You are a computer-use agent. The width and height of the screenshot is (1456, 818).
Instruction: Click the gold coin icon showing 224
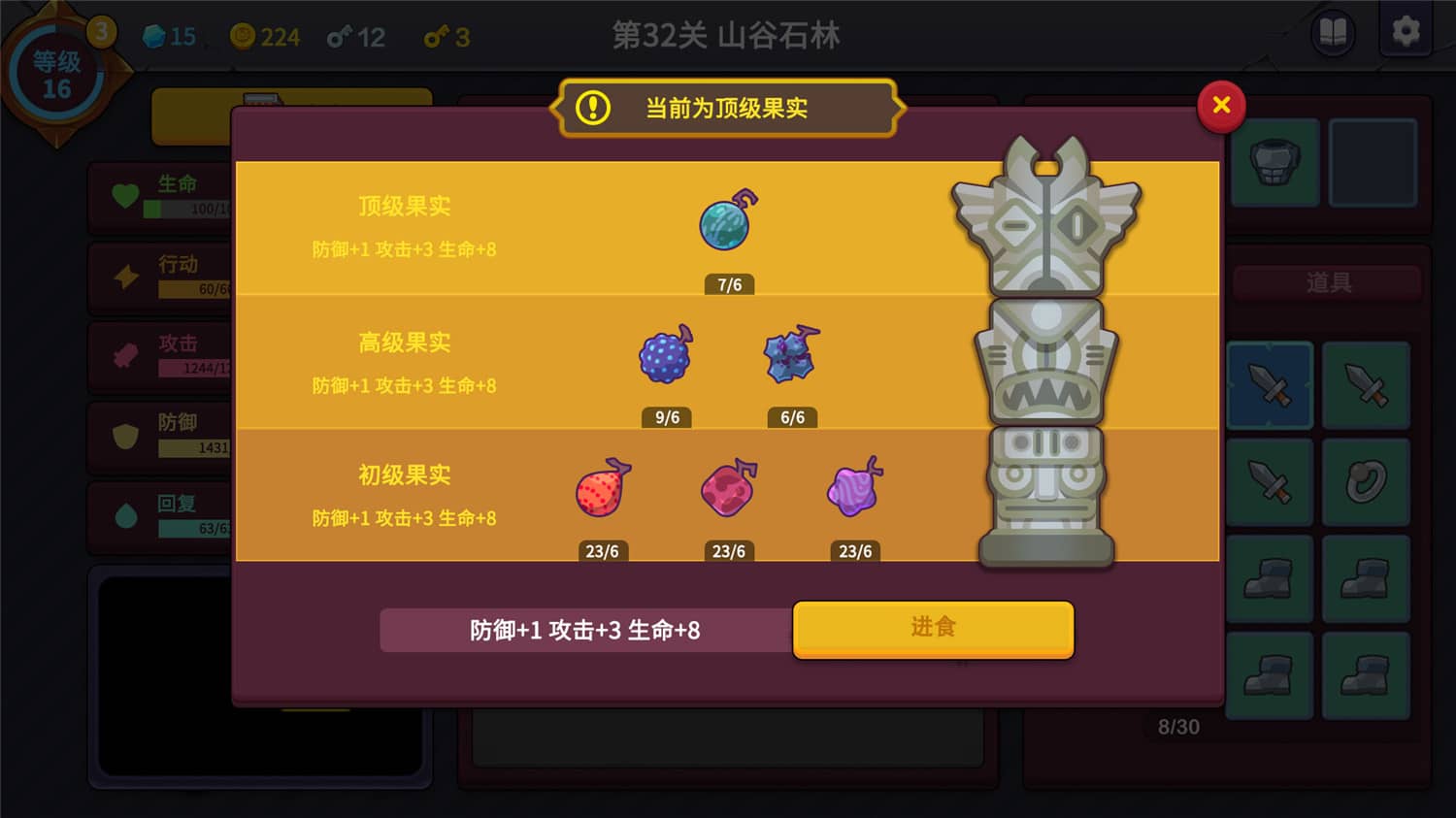[243, 36]
